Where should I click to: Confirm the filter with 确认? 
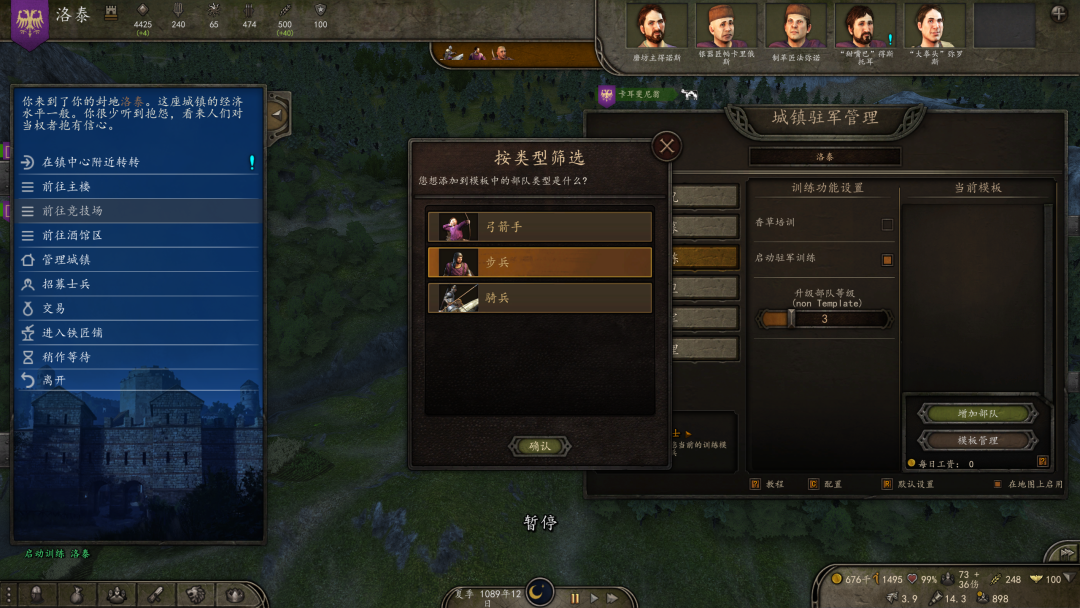click(540, 446)
